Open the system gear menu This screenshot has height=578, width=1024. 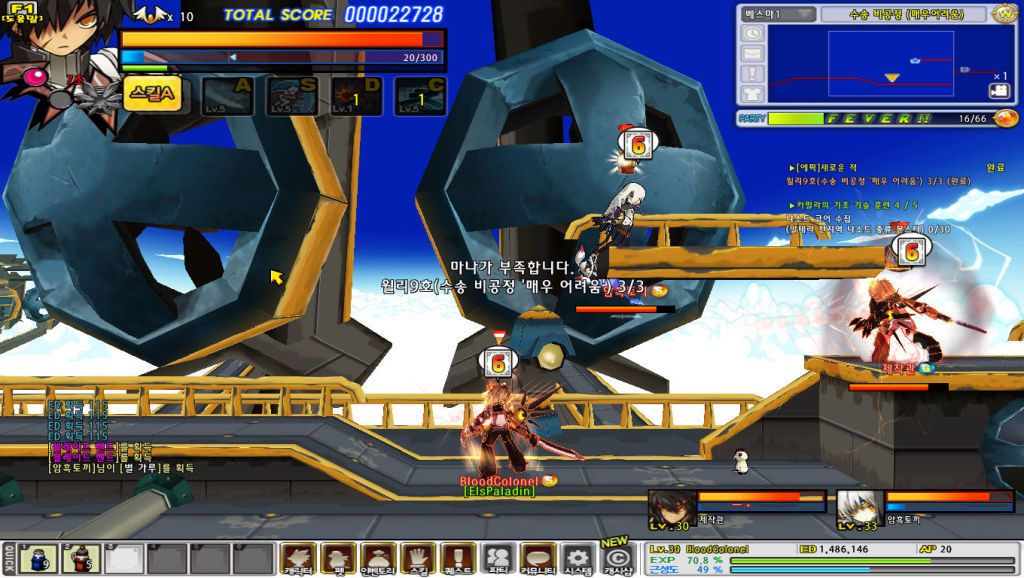(x=576, y=558)
